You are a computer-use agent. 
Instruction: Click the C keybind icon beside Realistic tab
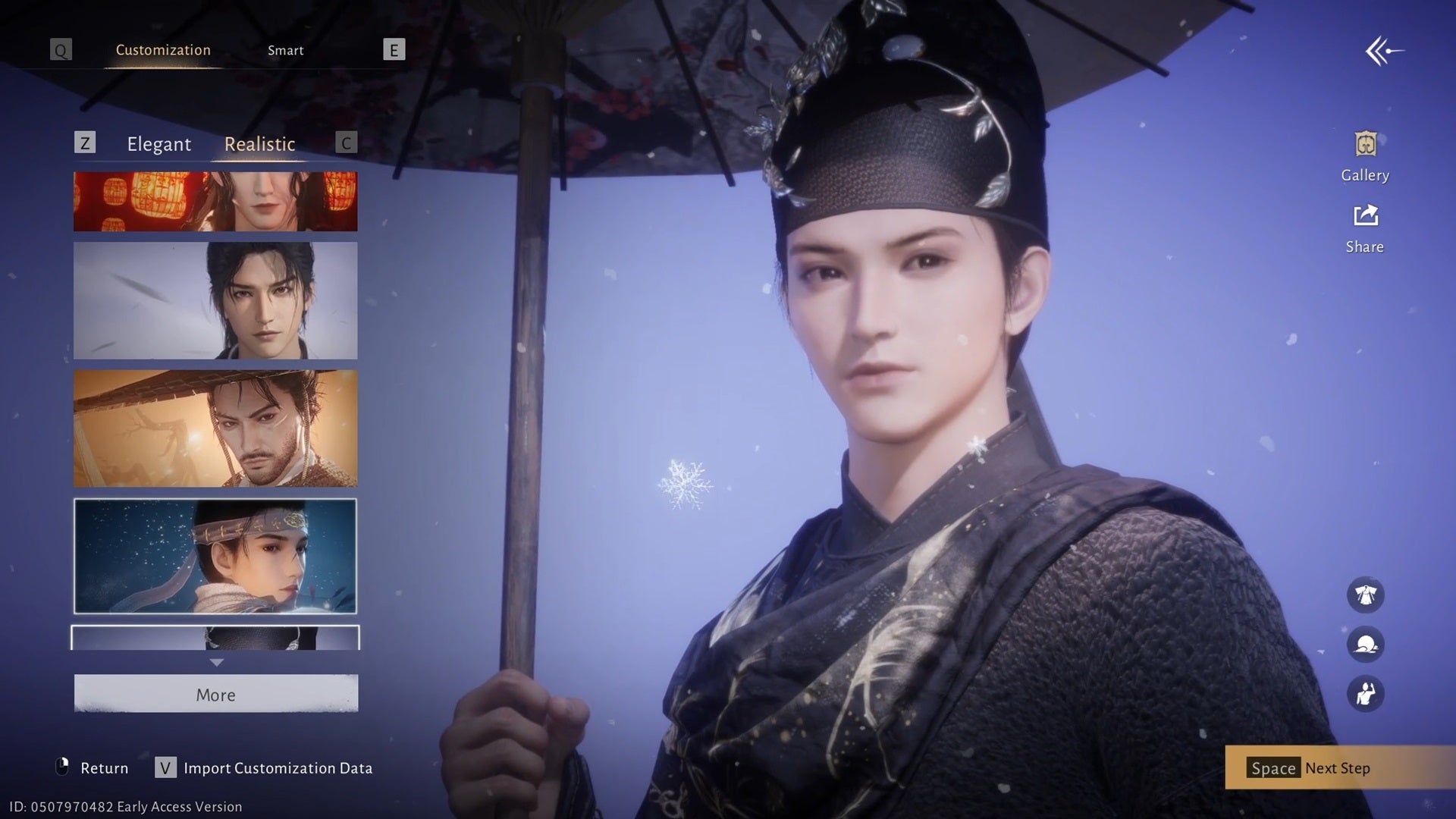point(346,143)
